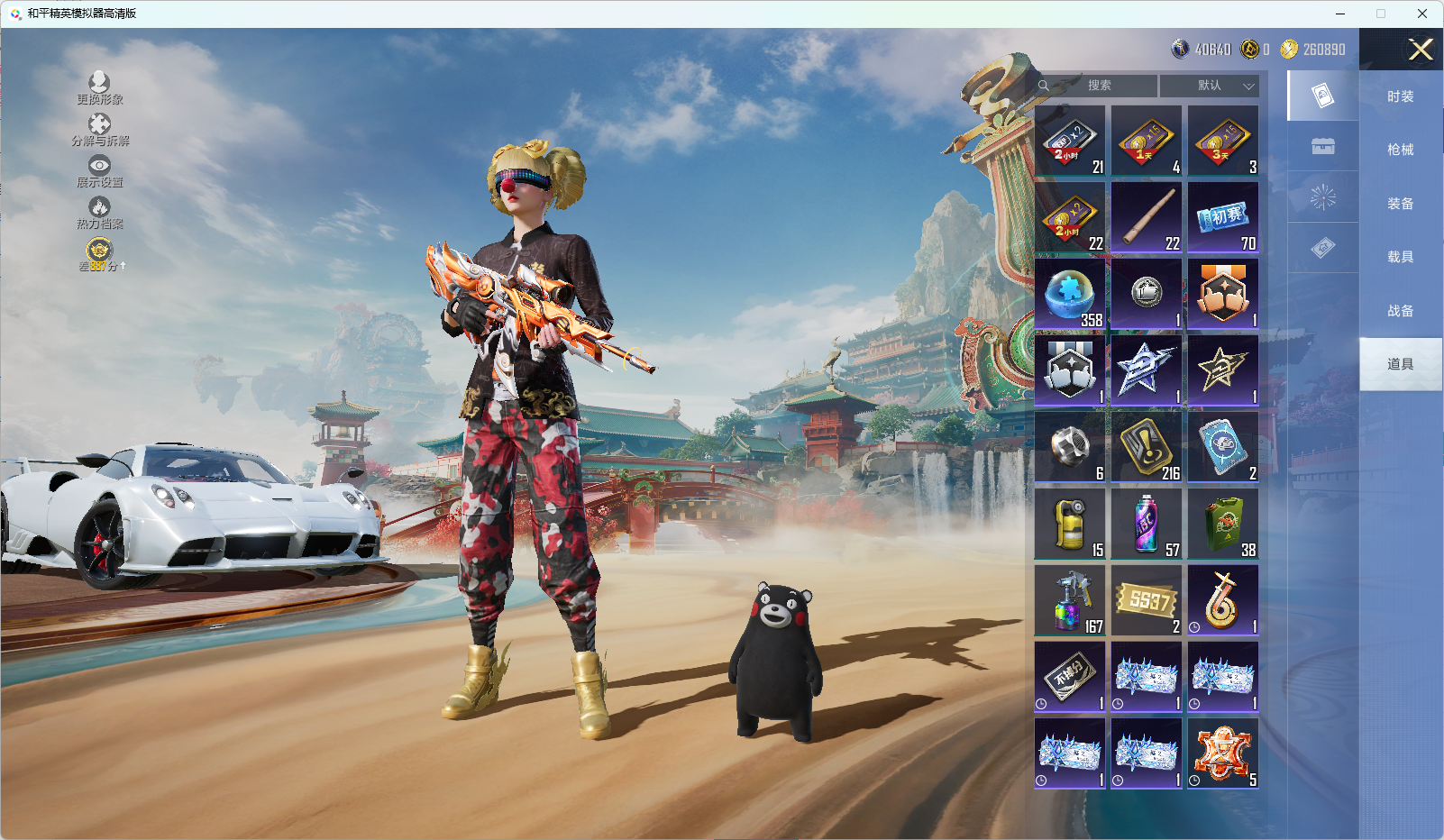The image size is (1444, 840).
Task: Choose the 战备 category tab
Action: (x=1400, y=311)
